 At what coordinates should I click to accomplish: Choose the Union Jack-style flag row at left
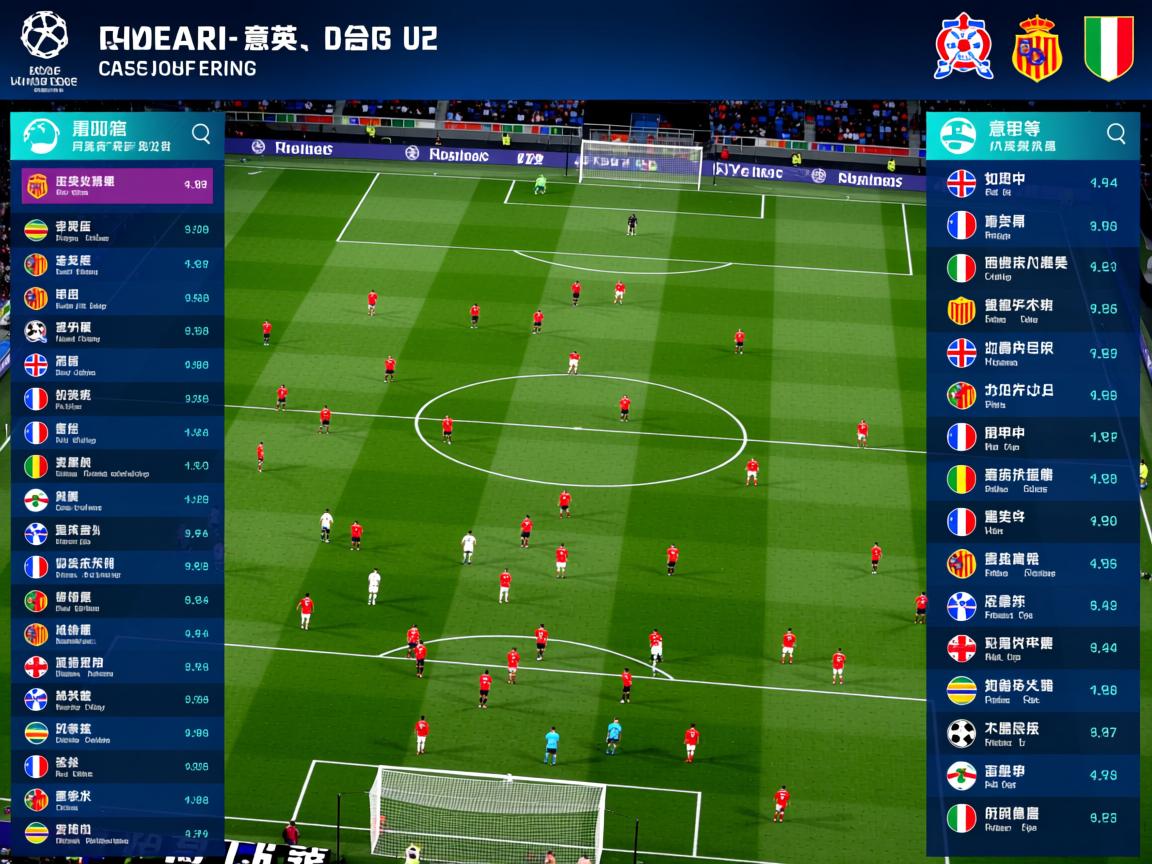(117, 365)
